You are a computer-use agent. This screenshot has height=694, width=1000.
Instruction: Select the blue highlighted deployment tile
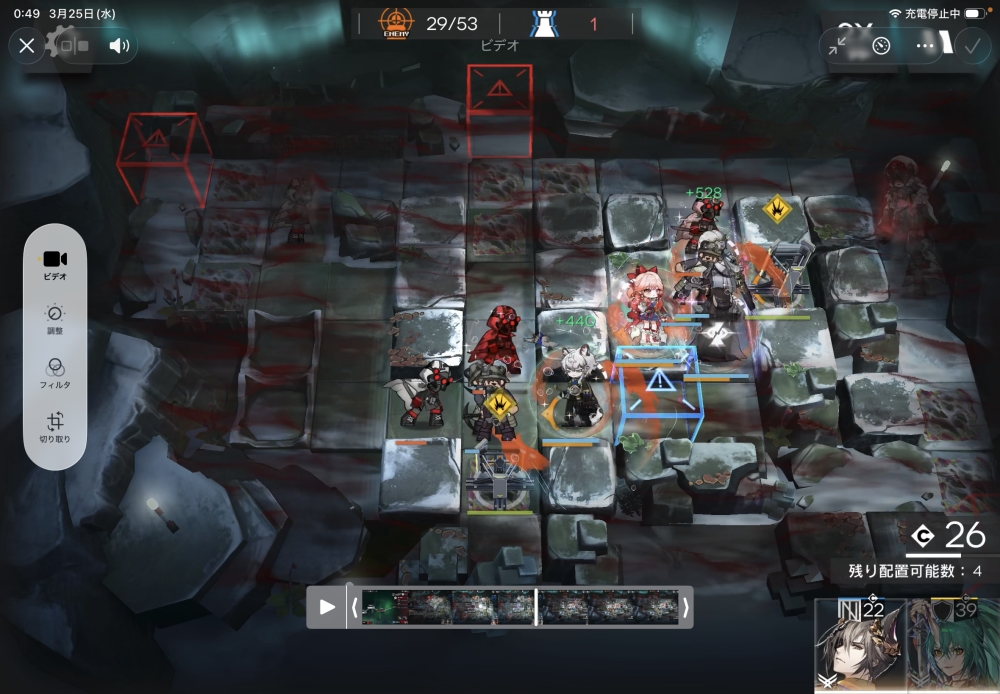(658, 393)
